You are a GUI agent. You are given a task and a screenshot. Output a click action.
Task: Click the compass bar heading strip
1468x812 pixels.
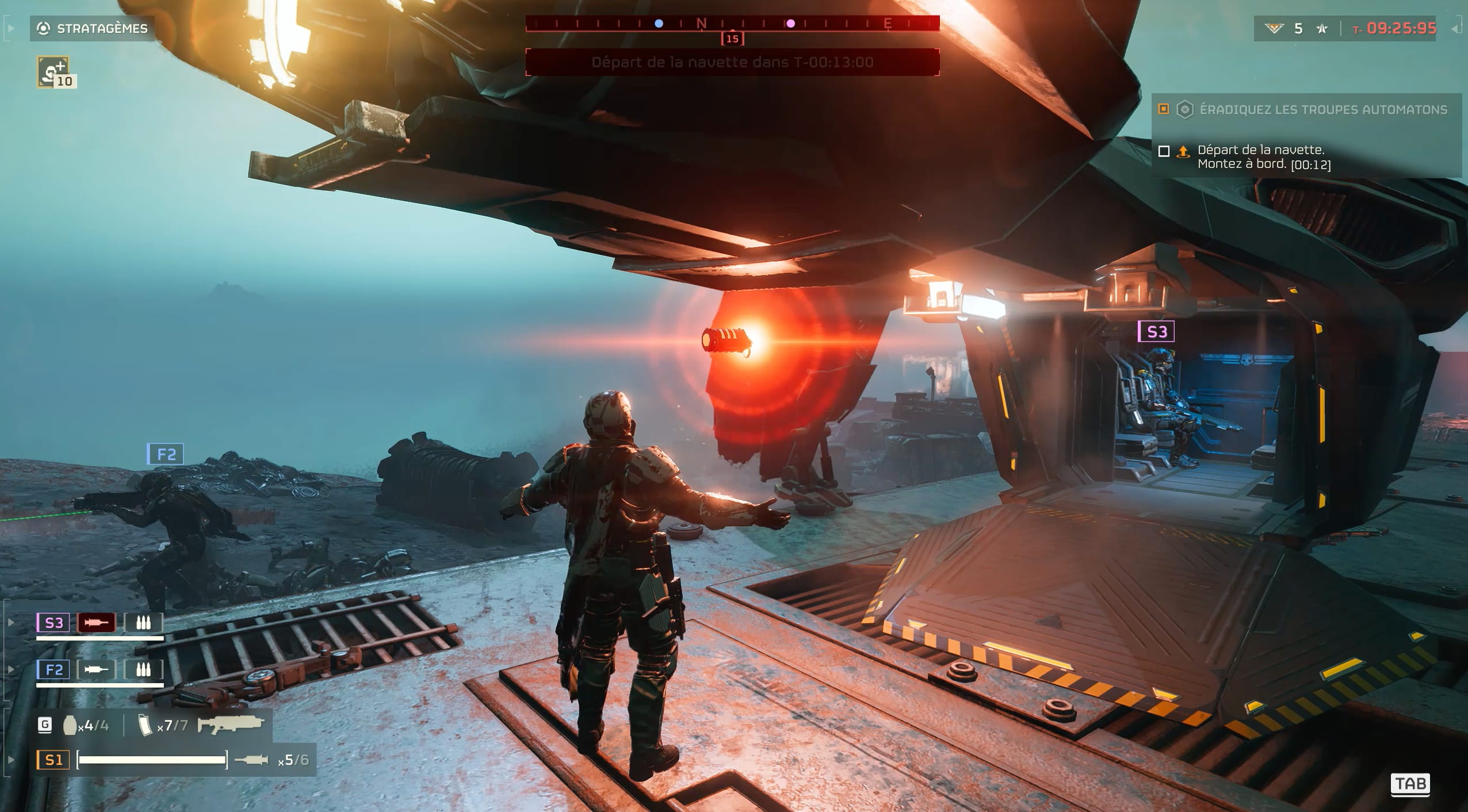(732, 24)
